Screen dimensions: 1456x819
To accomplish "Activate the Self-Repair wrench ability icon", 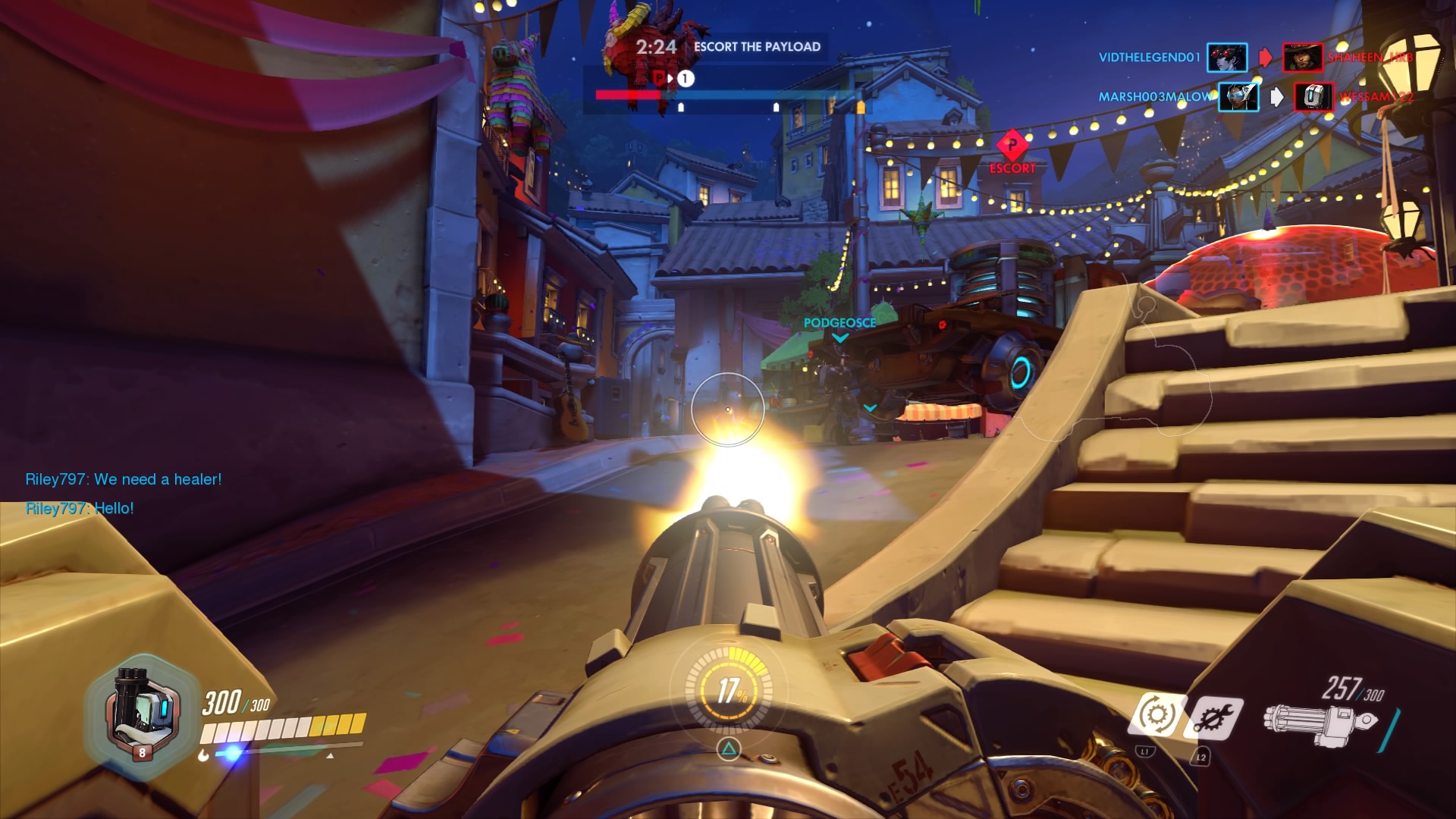I will tap(1213, 717).
